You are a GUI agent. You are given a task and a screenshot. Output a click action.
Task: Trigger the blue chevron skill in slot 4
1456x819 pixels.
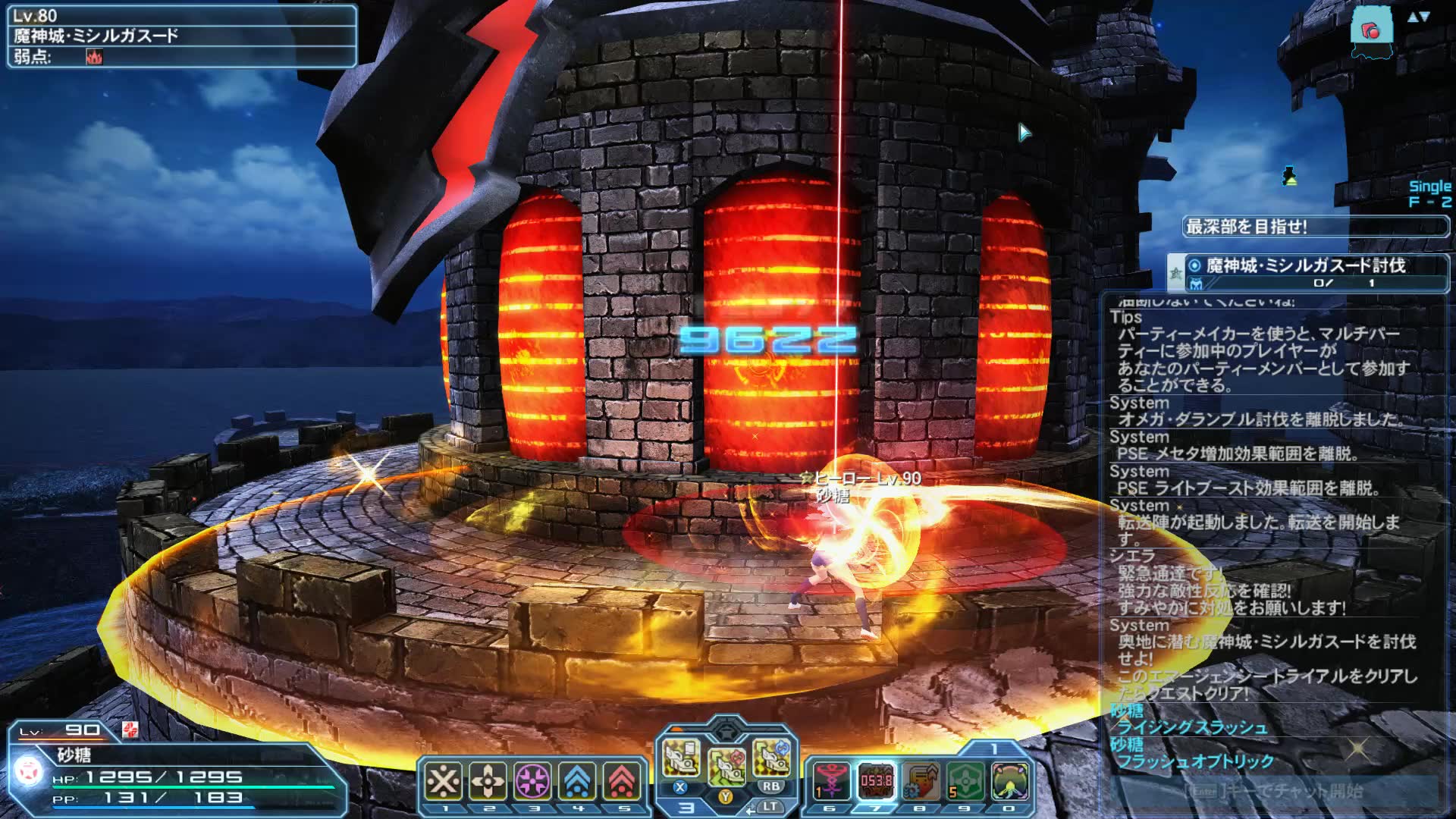[x=578, y=780]
